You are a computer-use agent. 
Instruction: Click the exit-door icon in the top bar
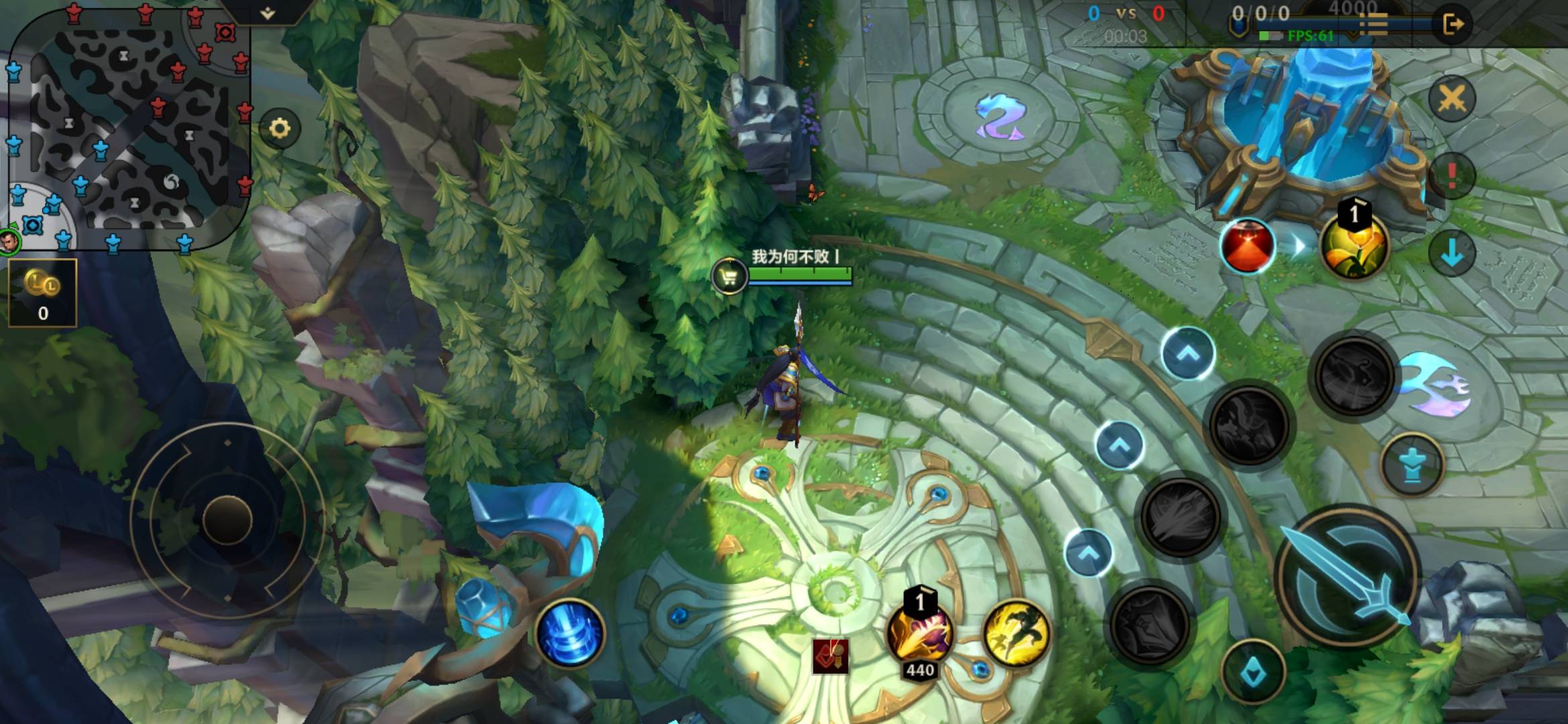point(1452,25)
